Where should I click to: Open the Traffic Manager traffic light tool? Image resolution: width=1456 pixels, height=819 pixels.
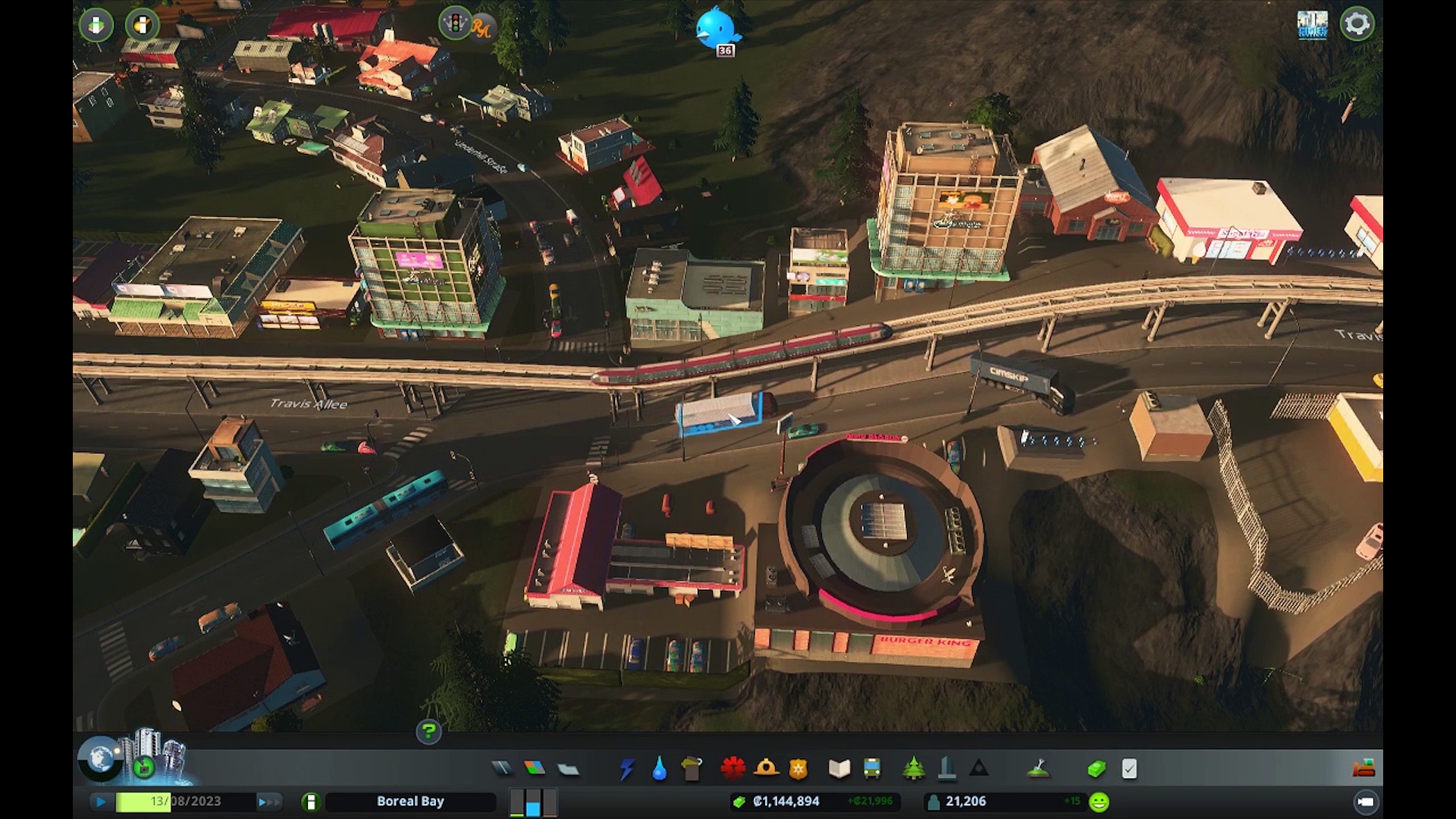(455, 24)
